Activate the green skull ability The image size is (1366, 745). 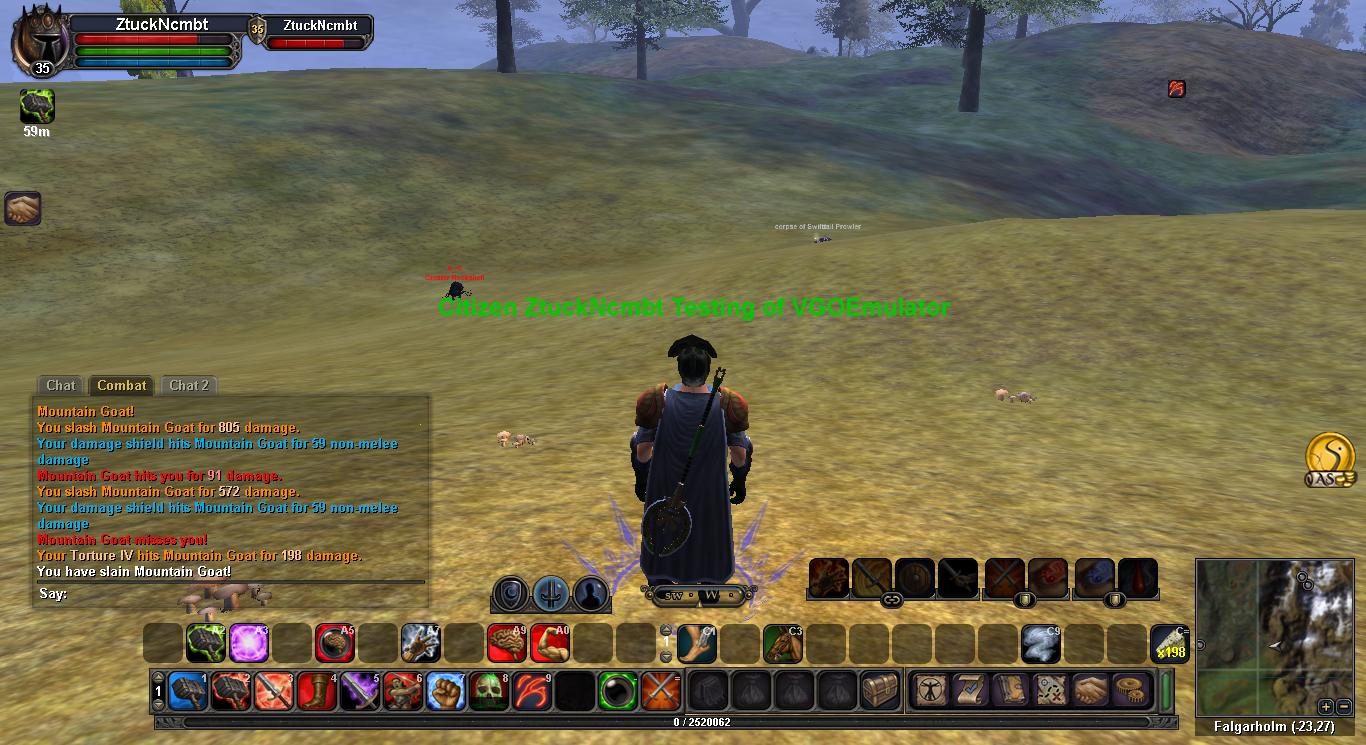[489, 690]
